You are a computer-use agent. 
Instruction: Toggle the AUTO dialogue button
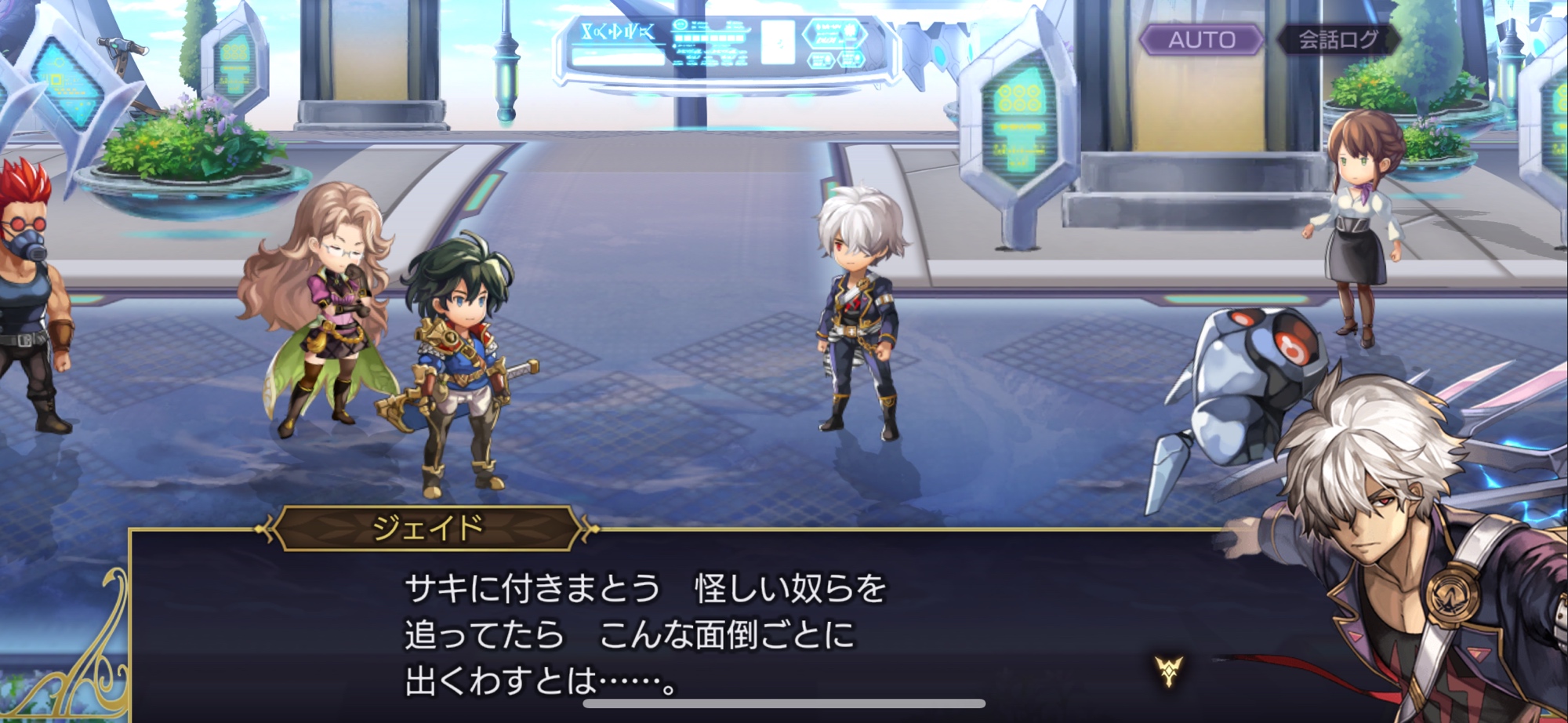(1201, 39)
